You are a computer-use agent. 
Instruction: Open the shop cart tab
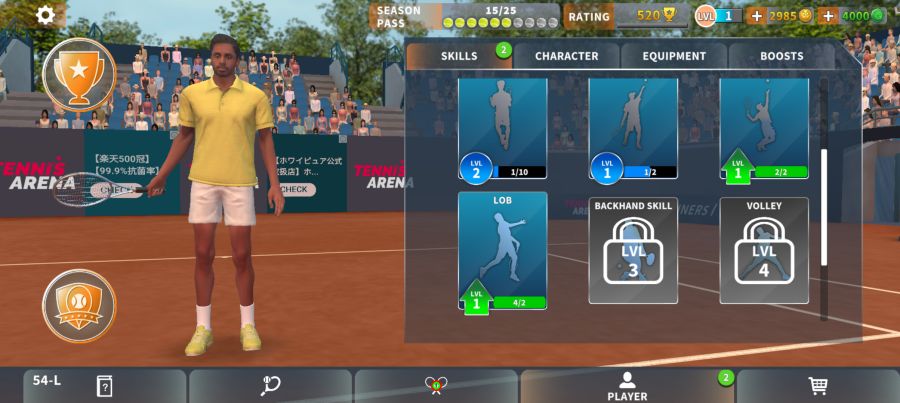pyautogui.click(x=818, y=386)
